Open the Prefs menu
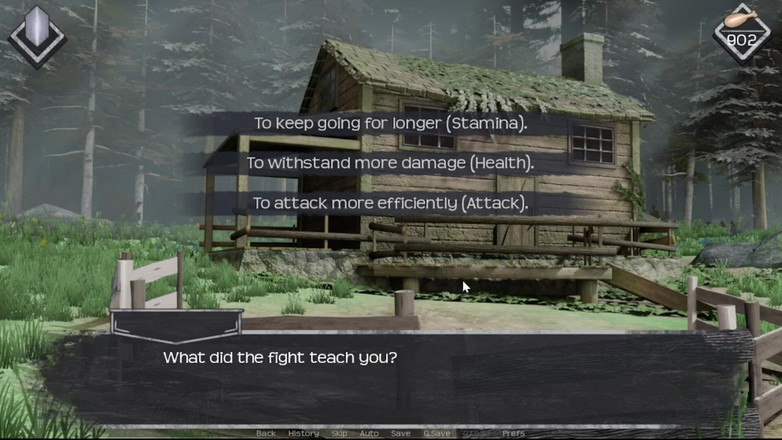The height and width of the screenshot is (440, 782). pos(513,433)
